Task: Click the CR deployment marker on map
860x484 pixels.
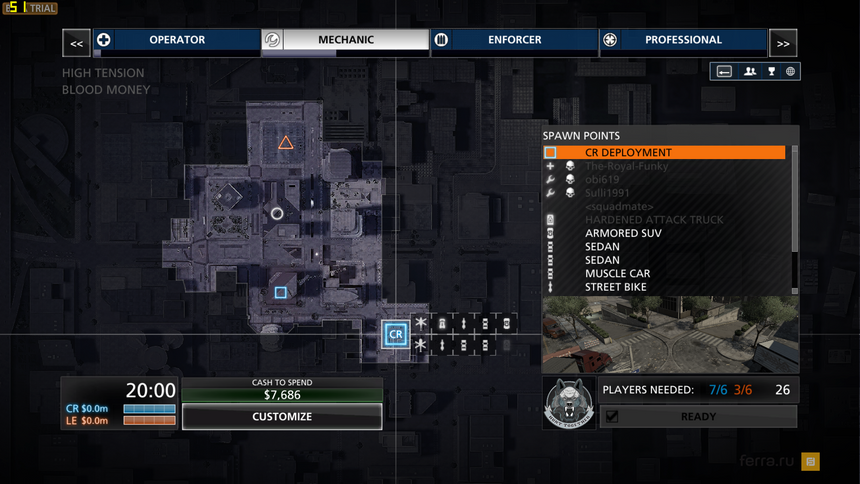Action: 396,334
